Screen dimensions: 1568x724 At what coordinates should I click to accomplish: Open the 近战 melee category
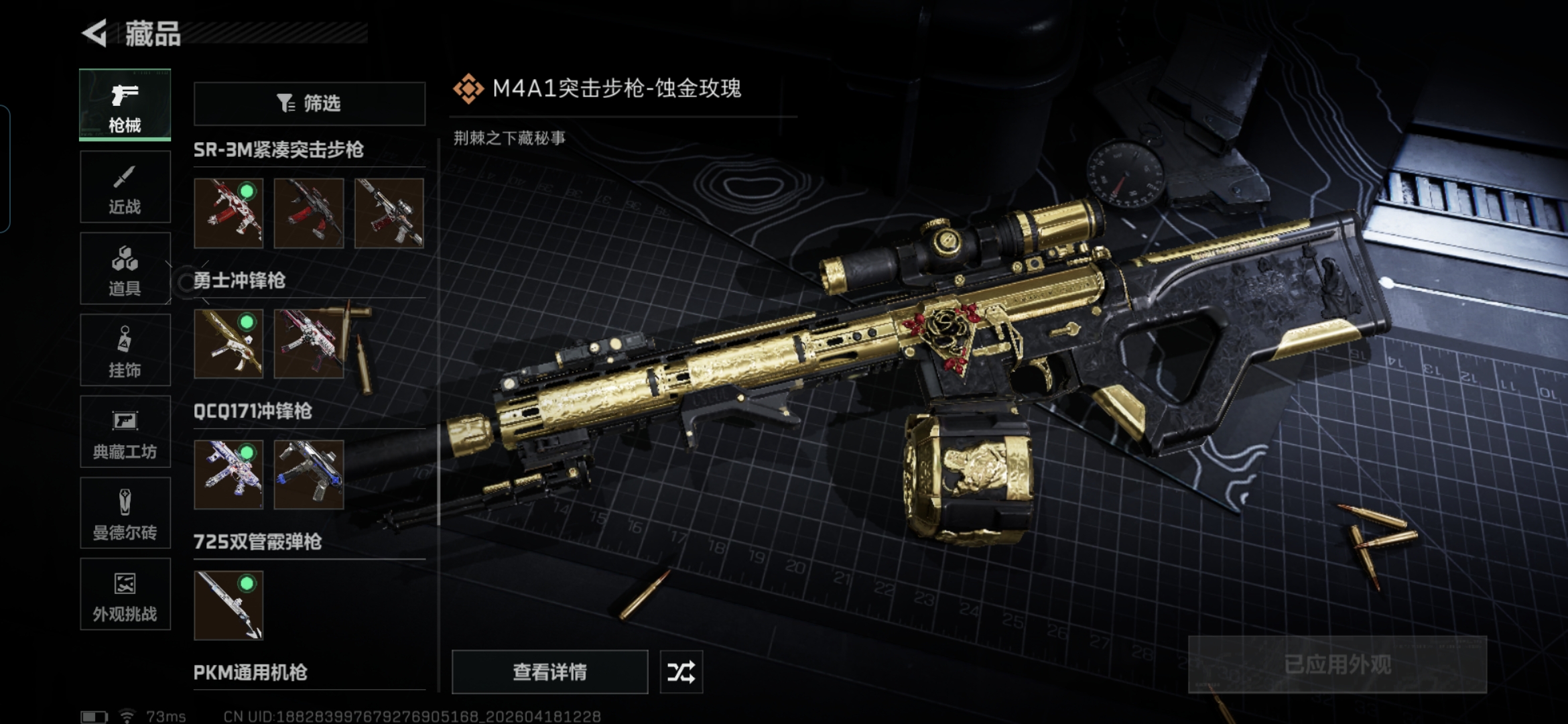tap(125, 187)
